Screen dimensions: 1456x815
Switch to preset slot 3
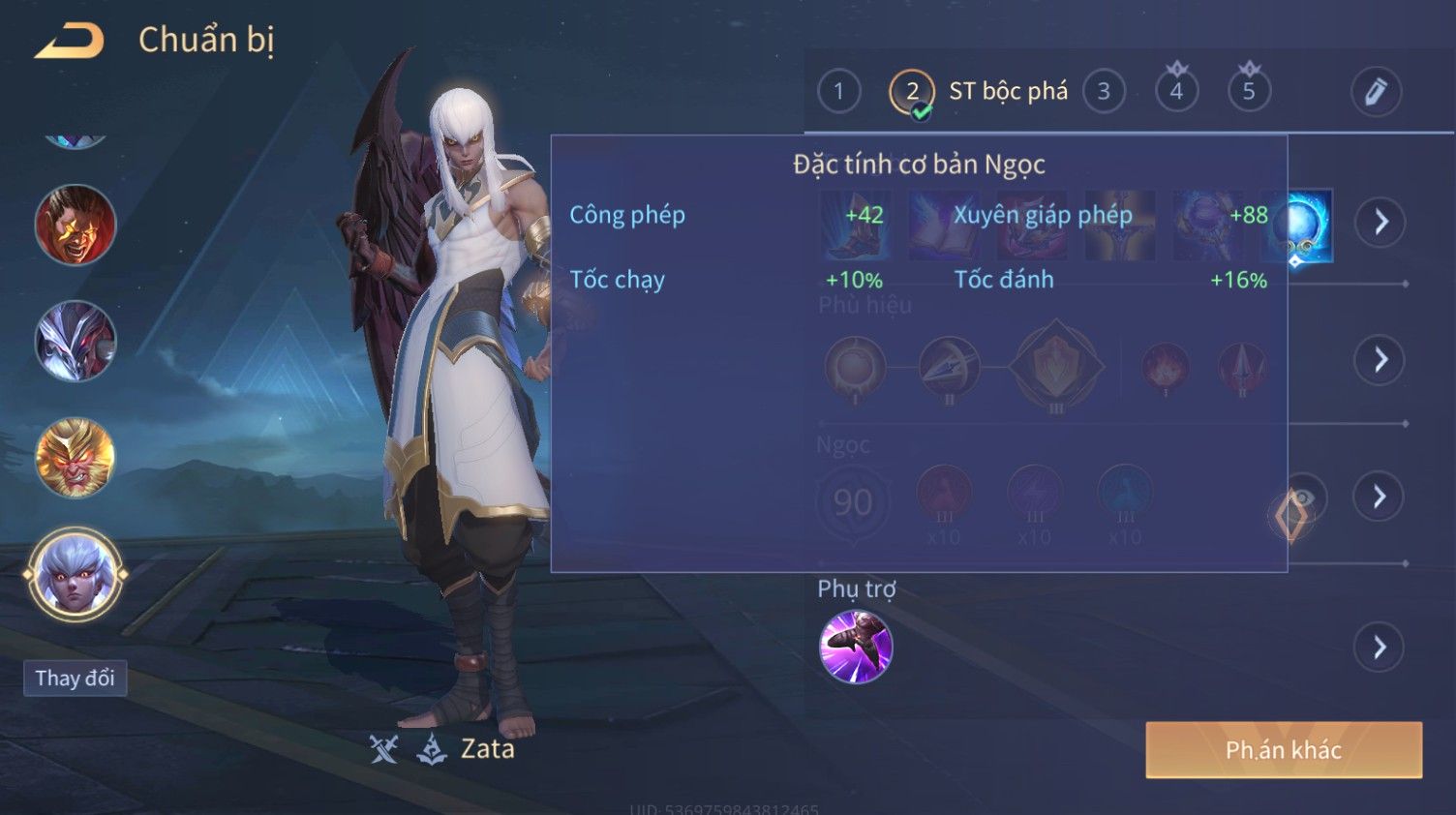click(x=1104, y=92)
